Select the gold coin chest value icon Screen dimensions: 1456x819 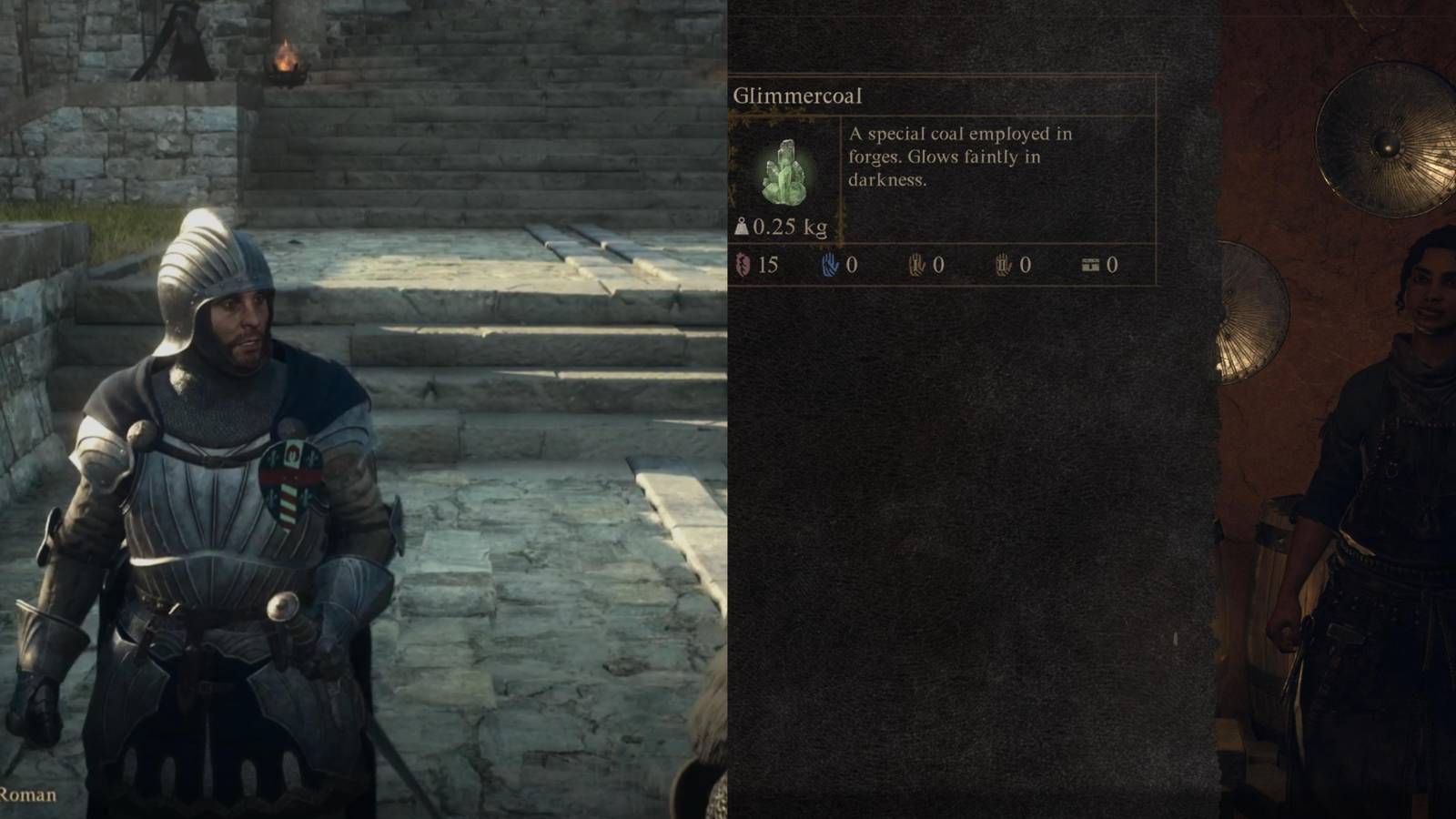(1088, 266)
